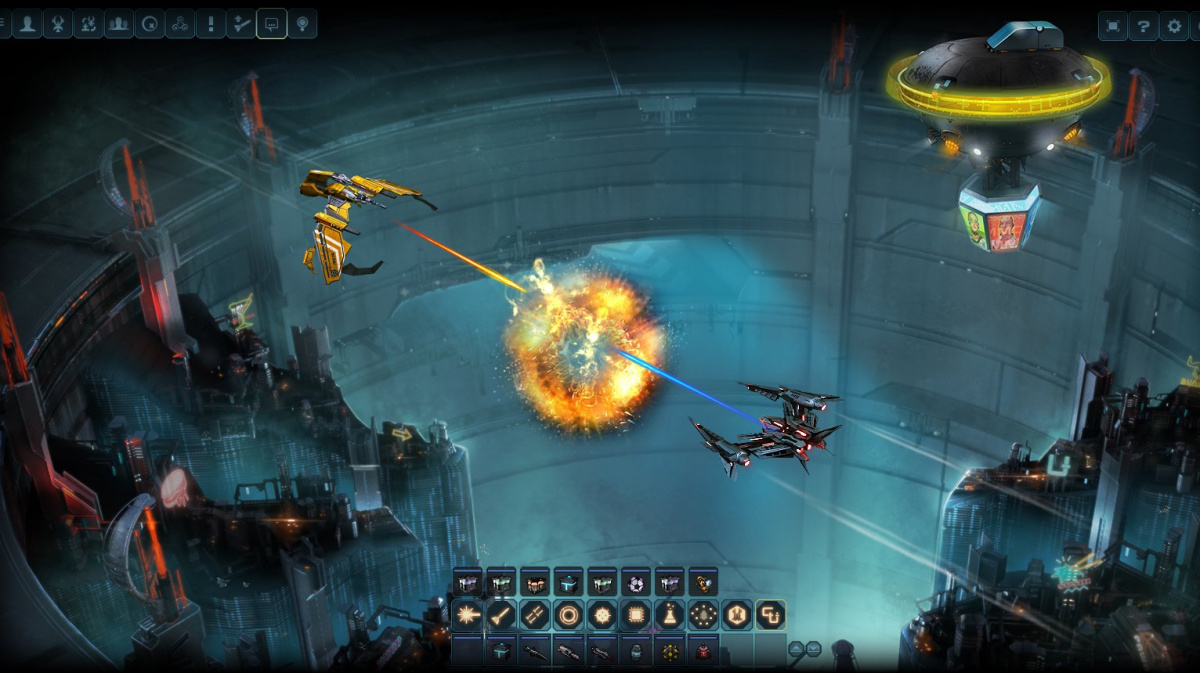The image size is (1200, 673).
Task: Select the chemistry flask category icon
Action: tap(670, 615)
